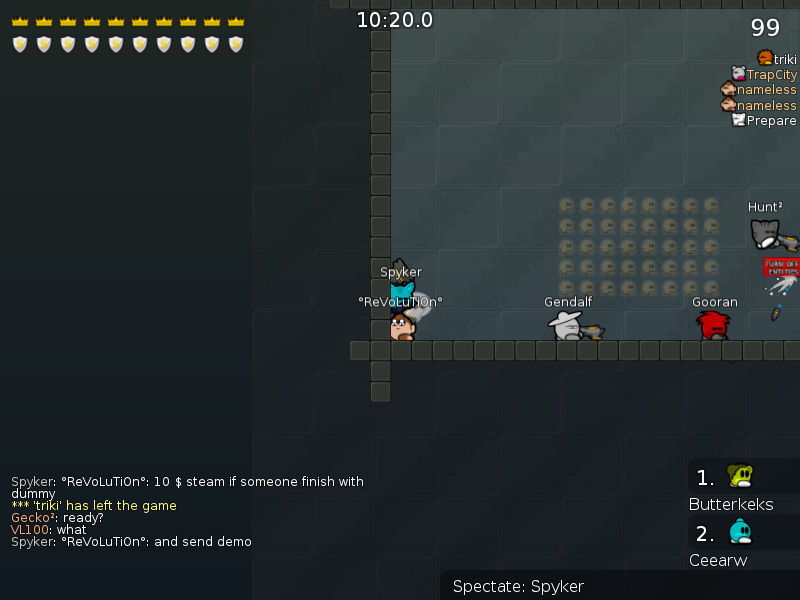Click the Spectate: Spyker bar

coord(518,586)
